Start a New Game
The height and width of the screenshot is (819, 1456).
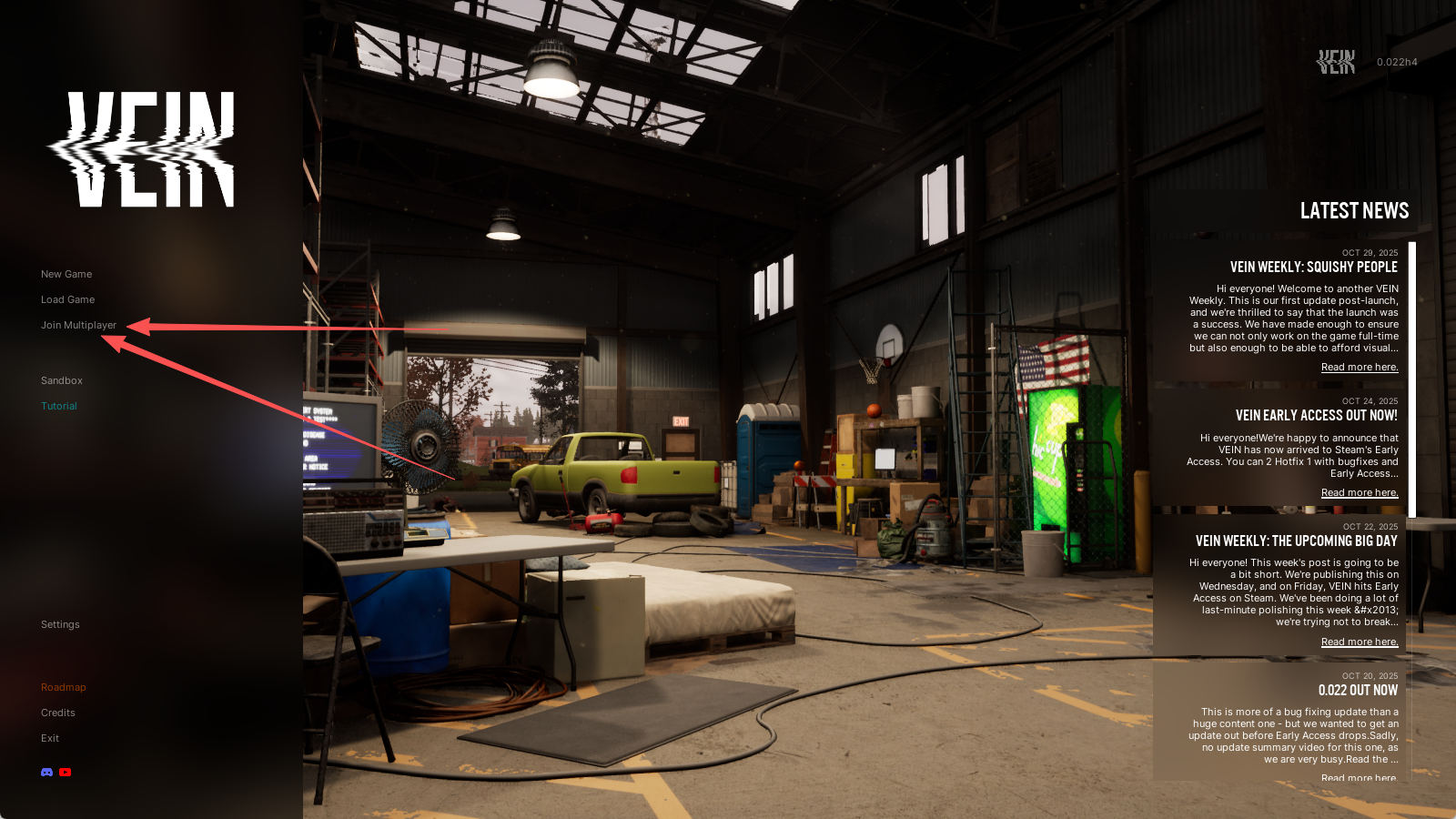[x=66, y=274]
